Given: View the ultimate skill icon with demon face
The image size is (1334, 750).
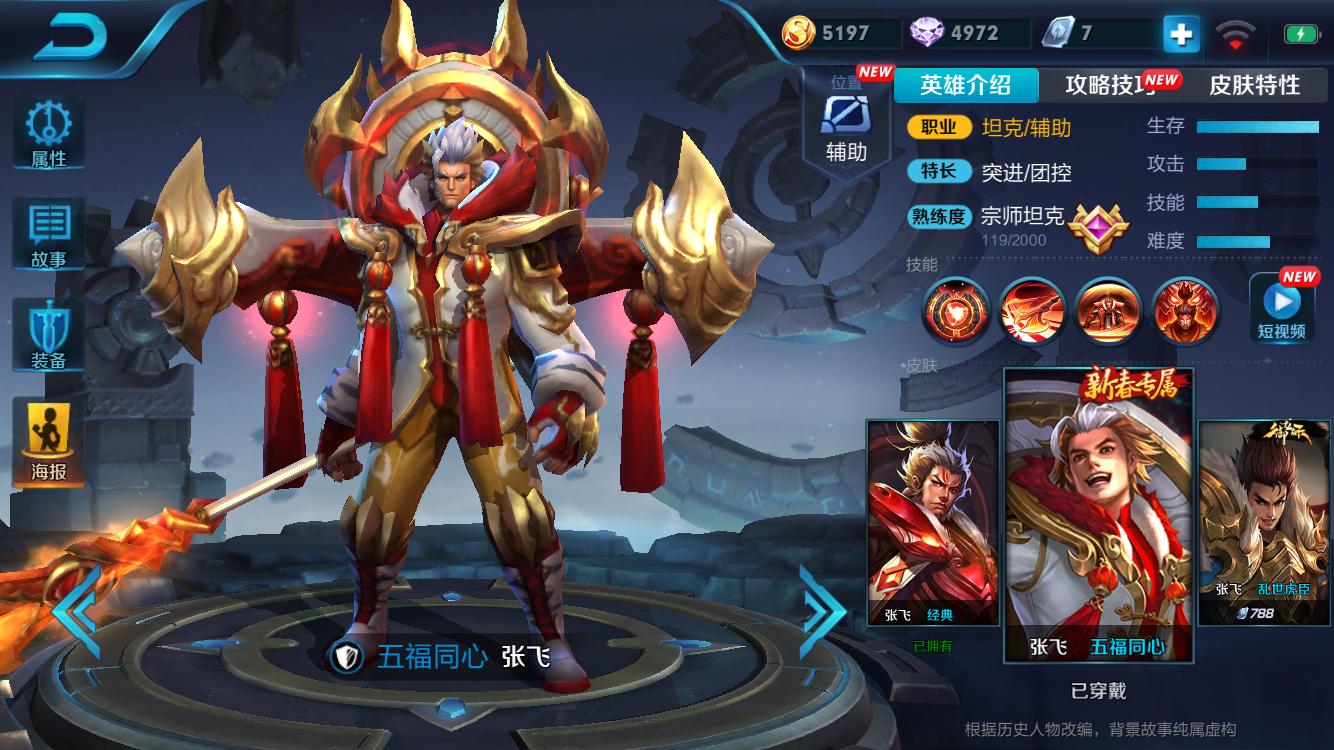Looking at the screenshot, I should pos(1184,312).
